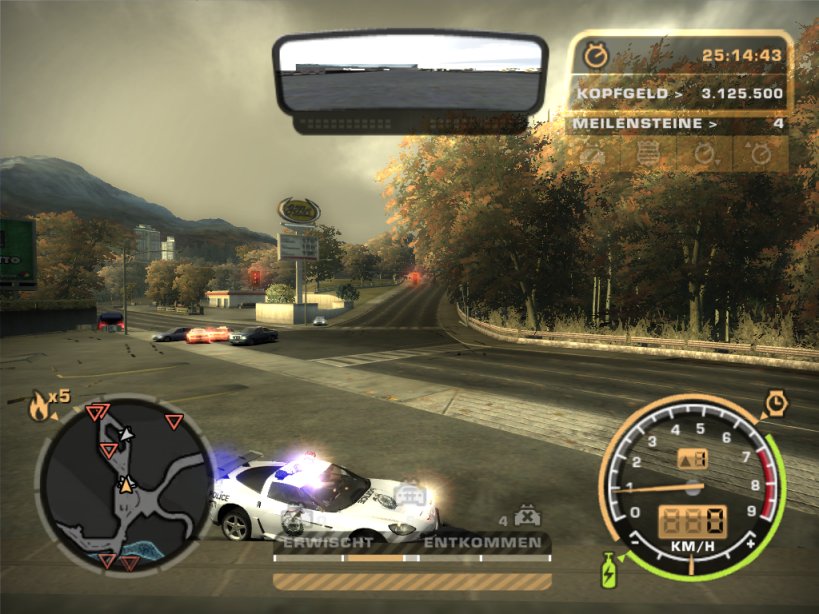Open the minimap
The image size is (819, 614).
coord(124,483)
